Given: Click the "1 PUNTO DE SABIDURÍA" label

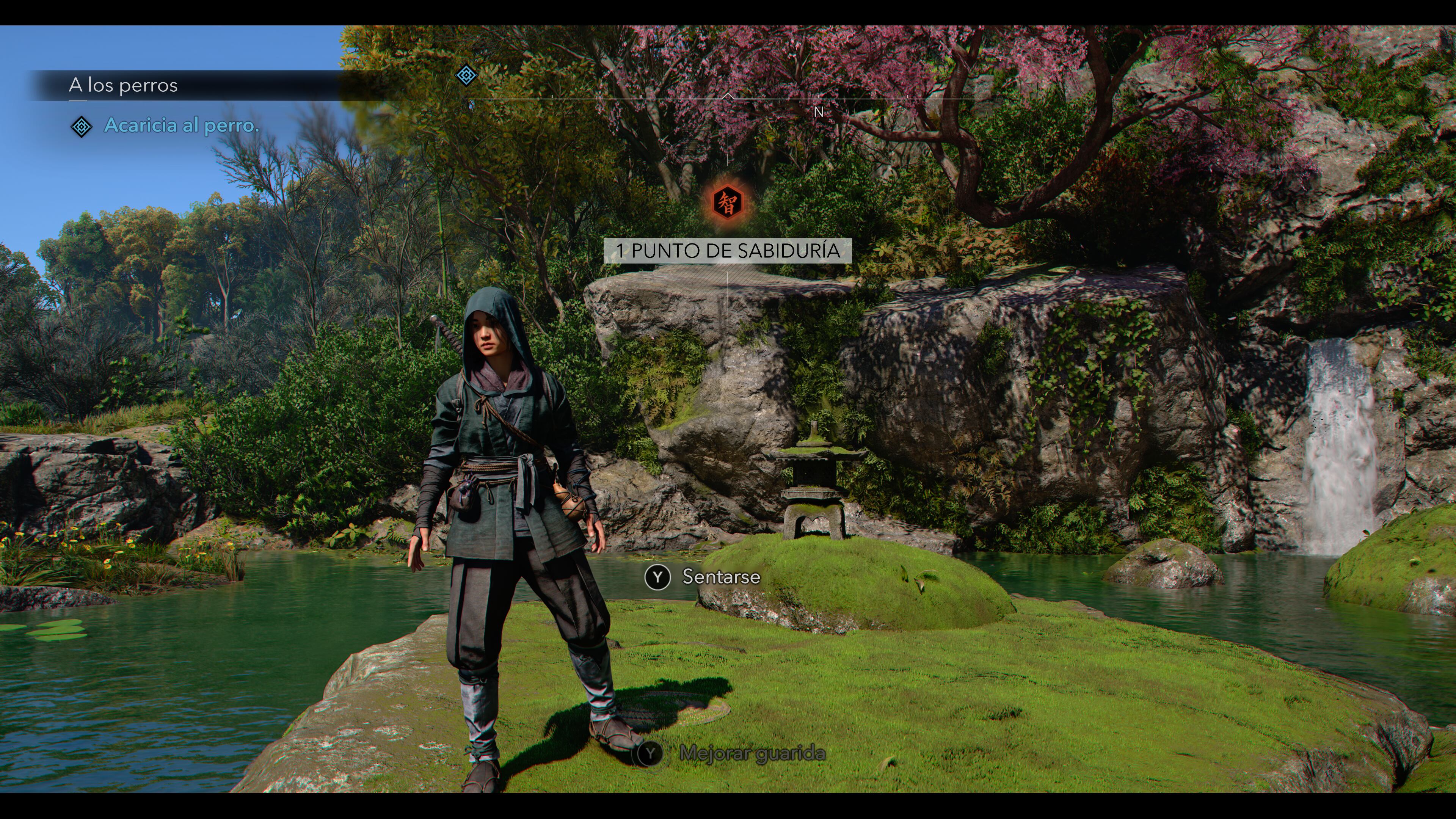Looking at the screenshot, I should click(728, 250).
